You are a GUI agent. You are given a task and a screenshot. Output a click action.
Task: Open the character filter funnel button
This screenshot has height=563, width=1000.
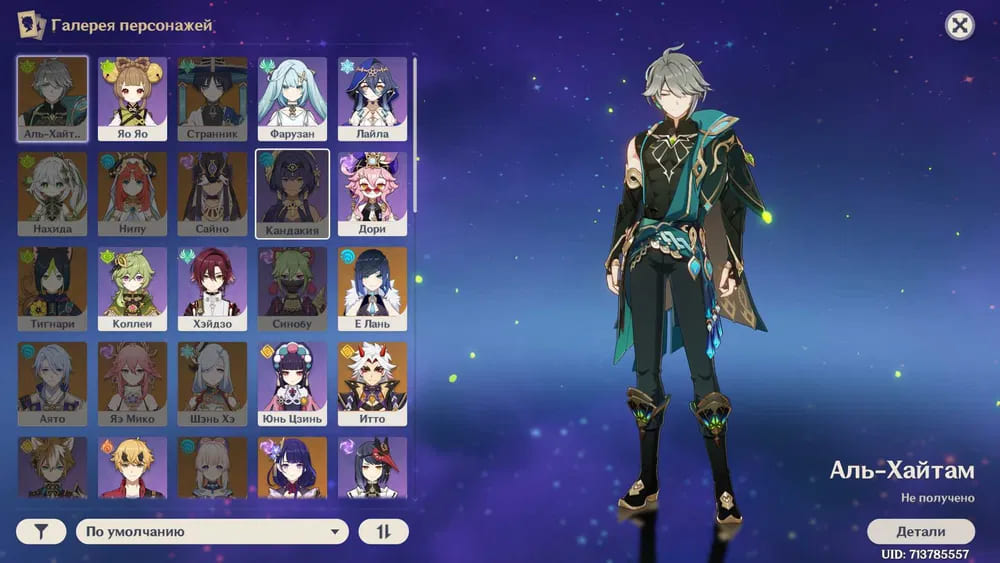(41, 531)
